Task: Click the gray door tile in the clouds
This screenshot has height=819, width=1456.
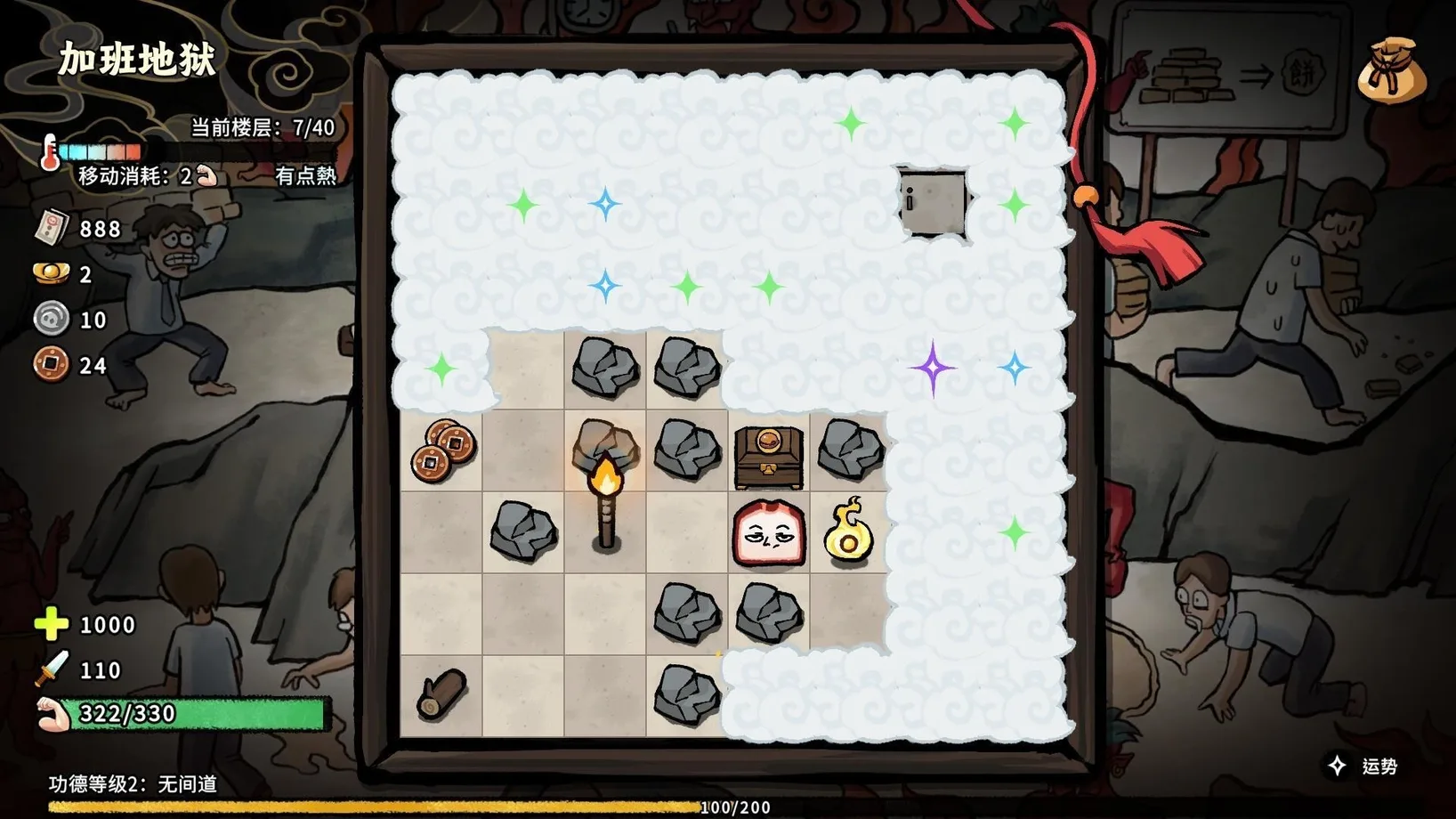Action: [x=932, y=203]
